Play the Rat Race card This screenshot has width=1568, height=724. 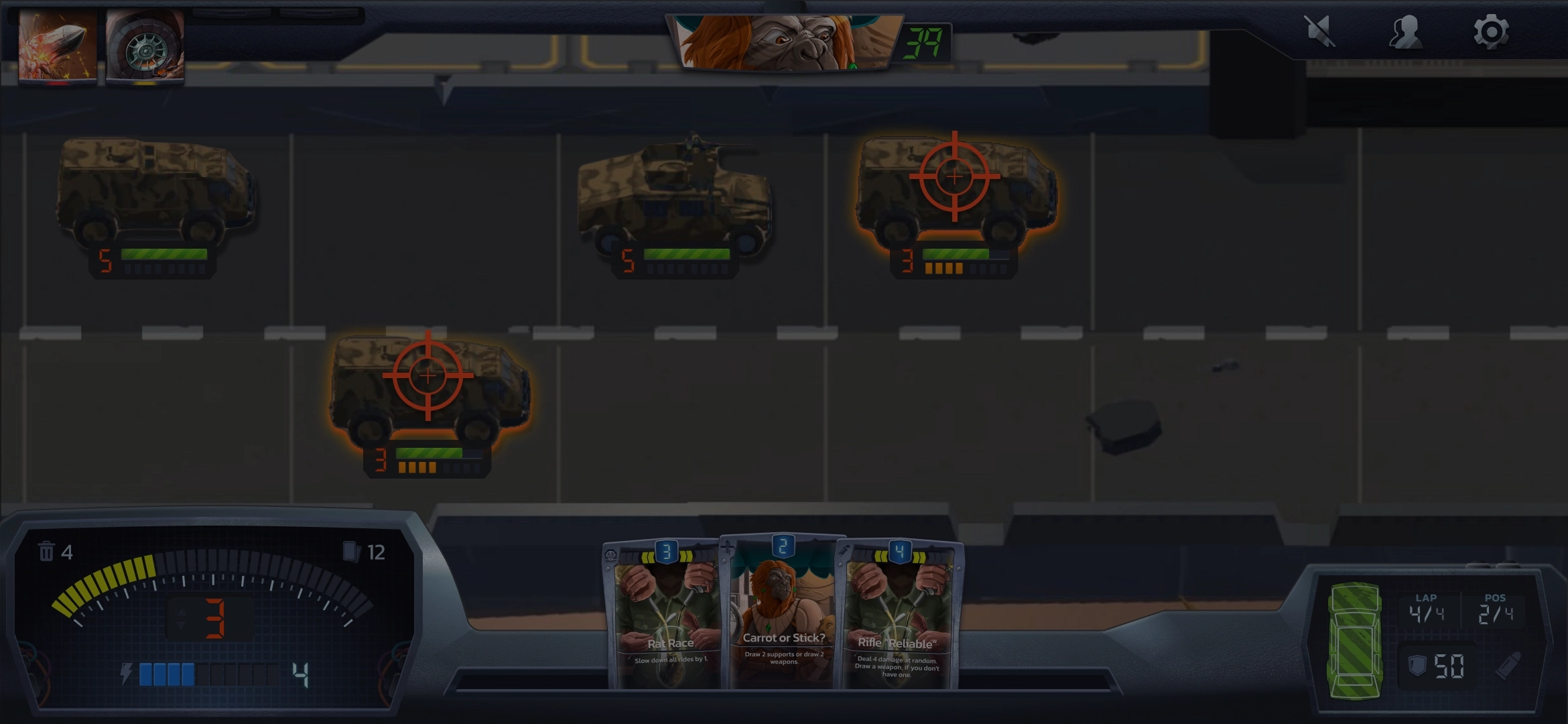click(x=665, y=617)
